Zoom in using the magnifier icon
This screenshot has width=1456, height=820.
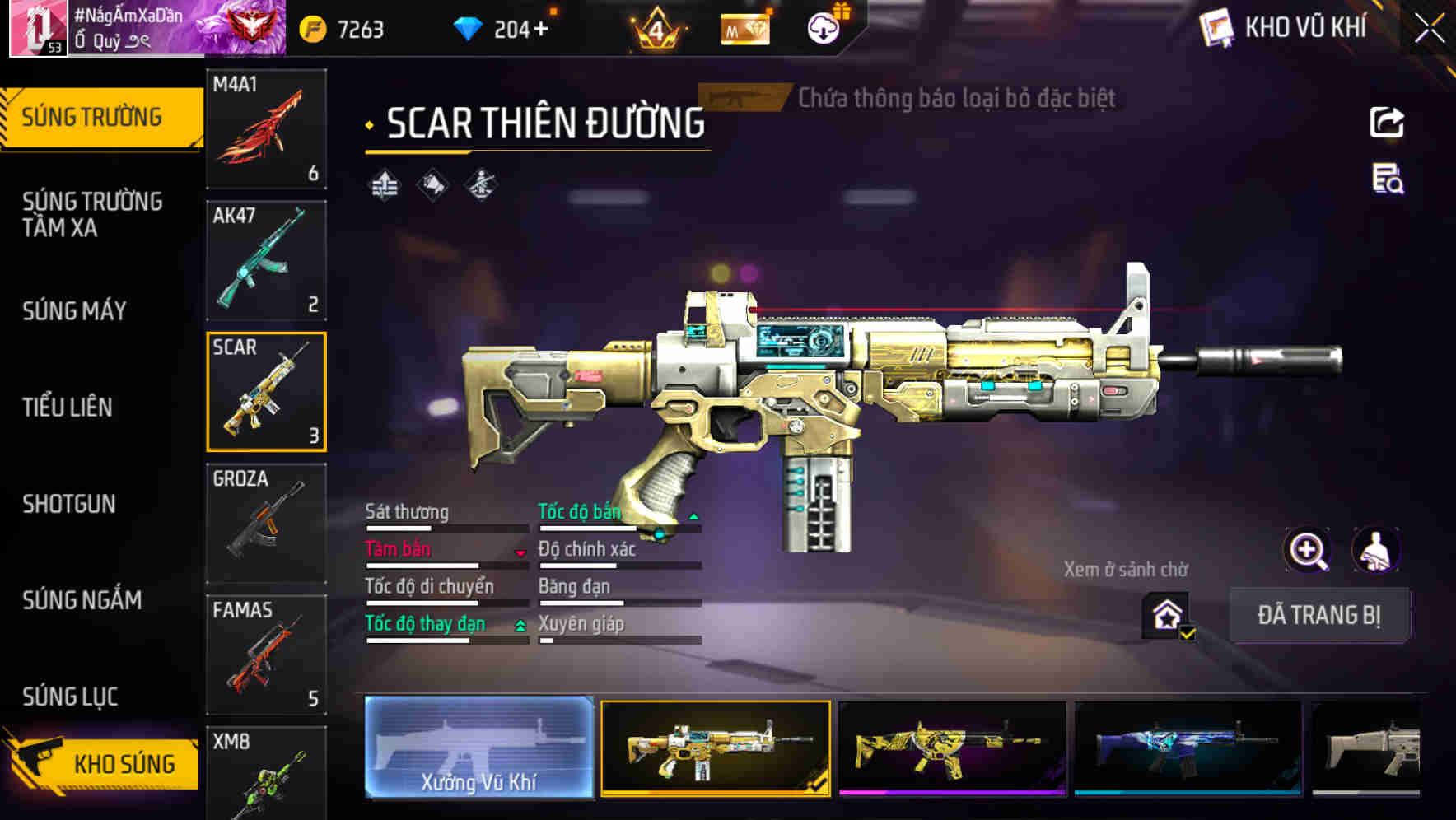point(1307,550)
